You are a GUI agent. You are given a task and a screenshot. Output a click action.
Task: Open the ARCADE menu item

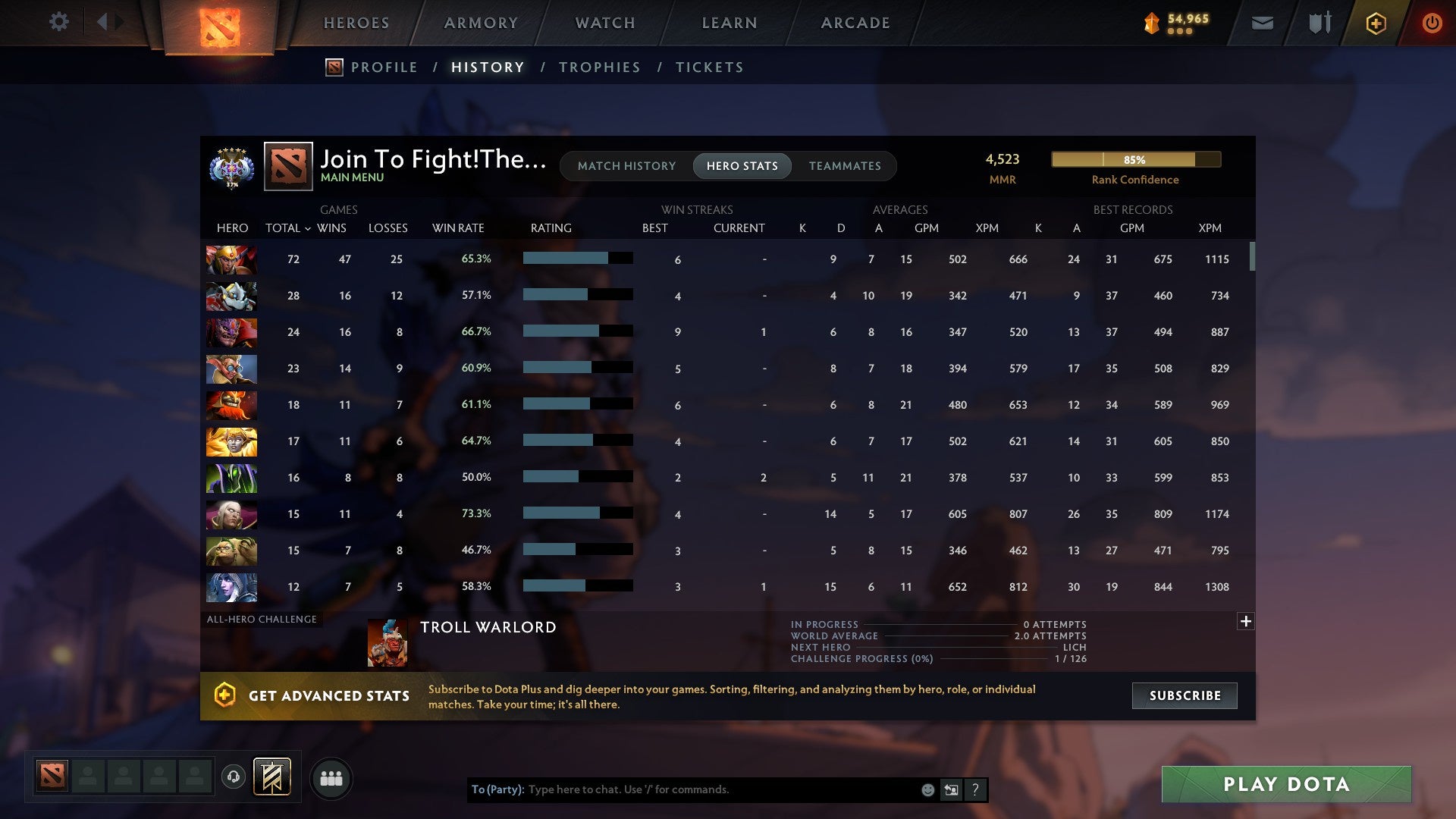click(x=855, y=23)
